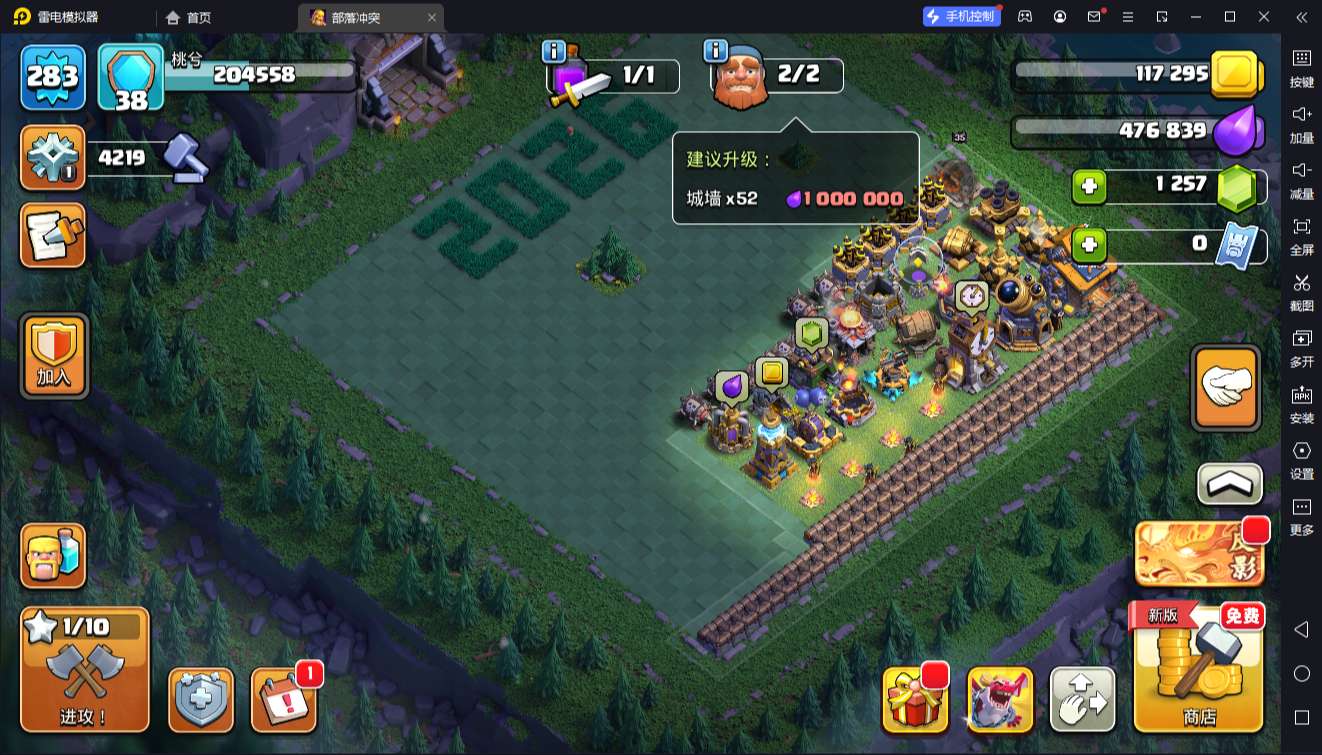Open the 商店 shop
1322x755 pixels.
(1198, 668)
